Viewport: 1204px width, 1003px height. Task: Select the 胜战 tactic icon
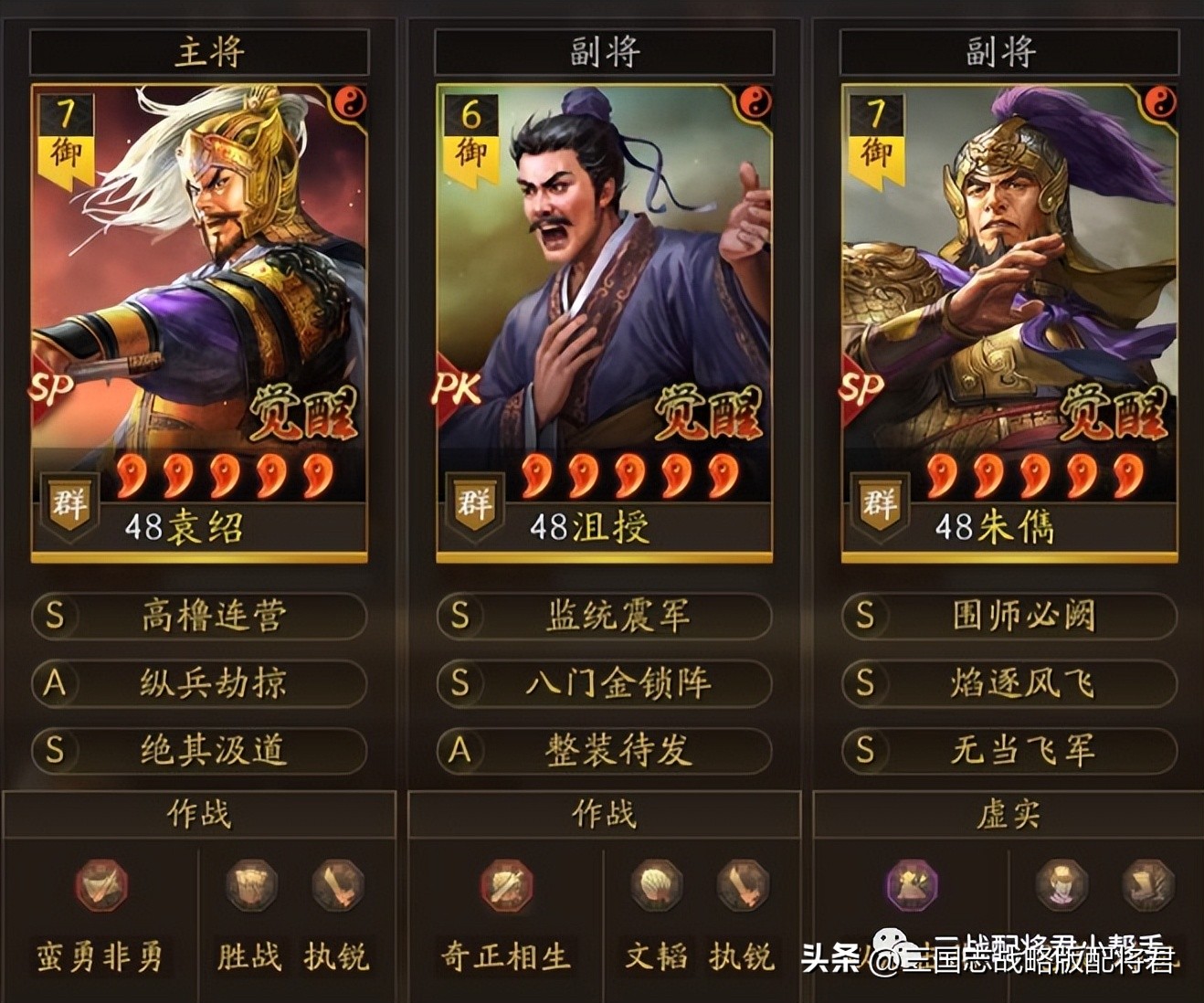click(x=248, y=884)
